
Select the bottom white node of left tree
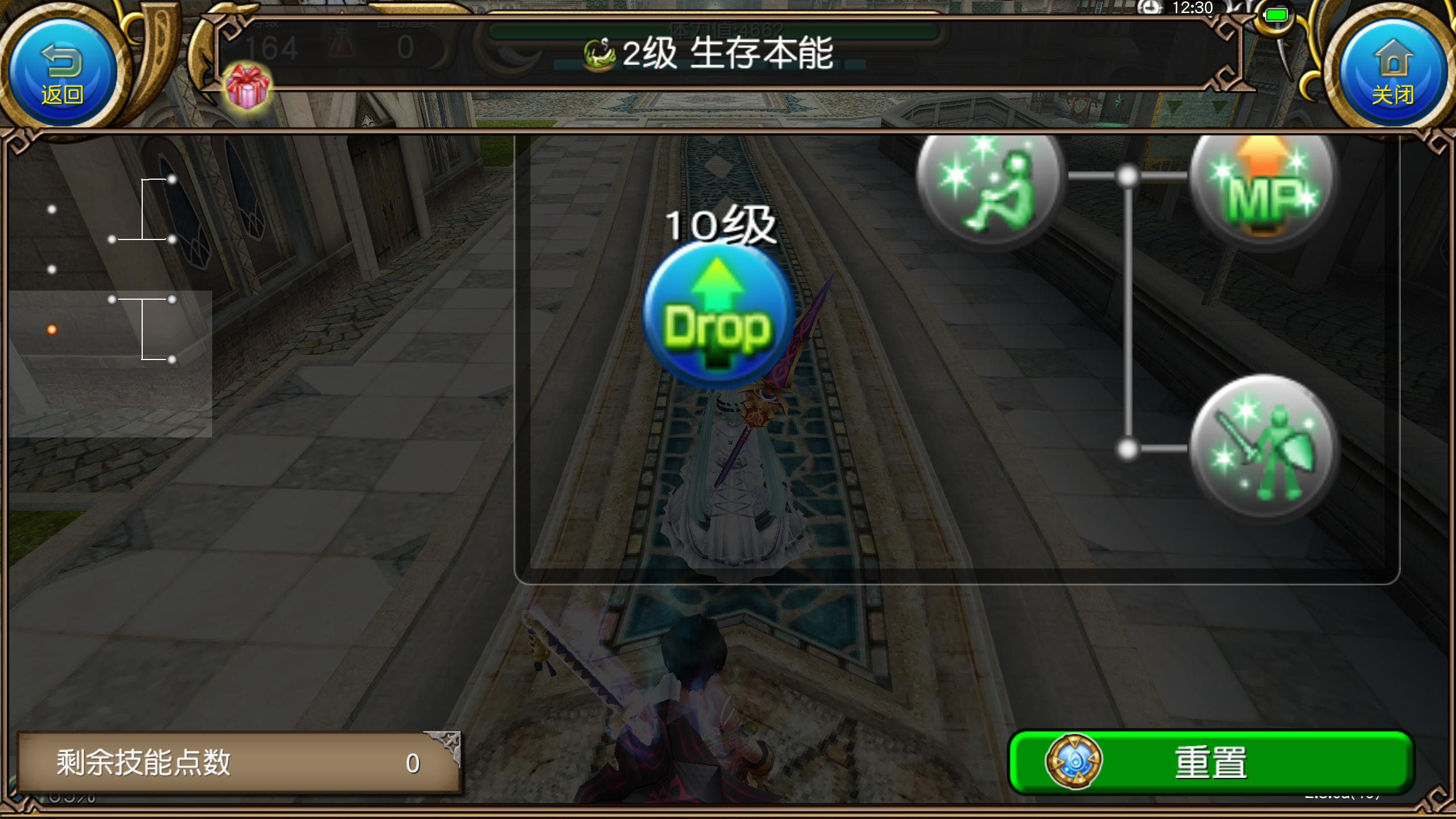[172, 359]
